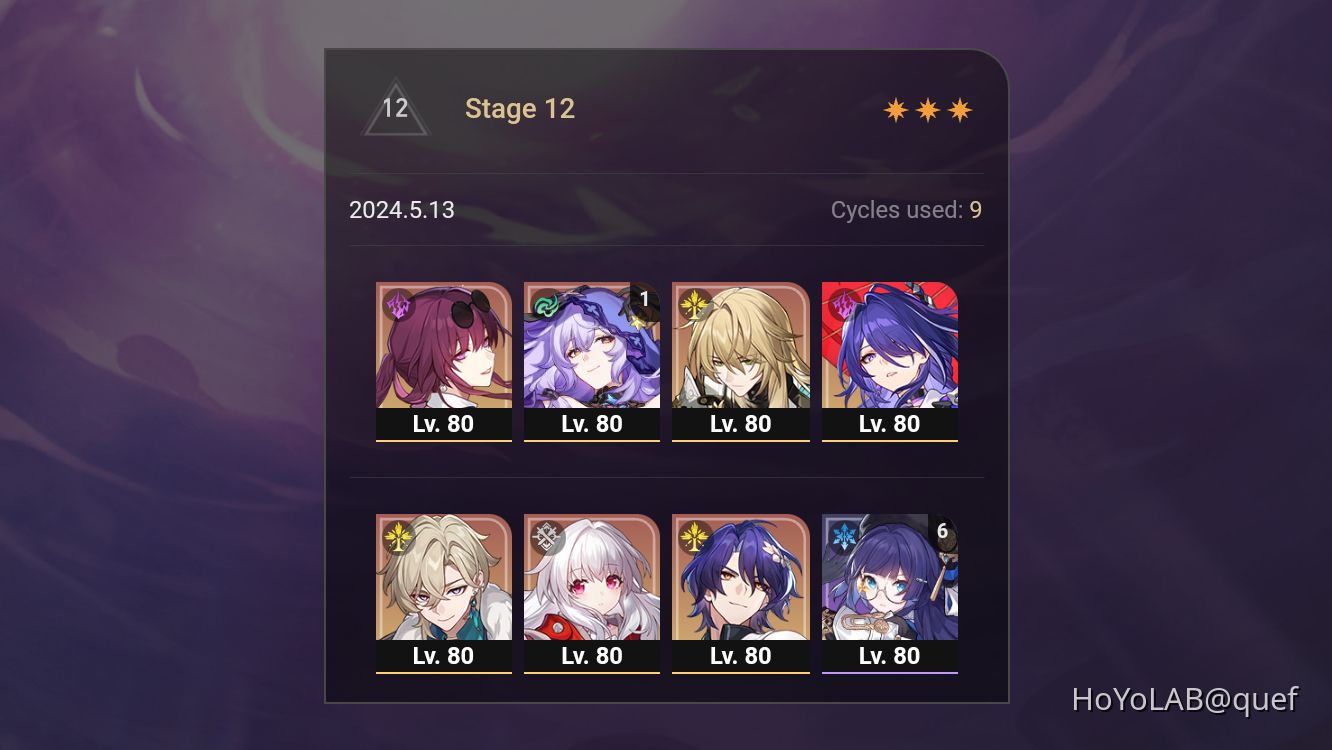1332x750 pixels.
Task: Click the middle star rating icon
Action: [928, 108]
